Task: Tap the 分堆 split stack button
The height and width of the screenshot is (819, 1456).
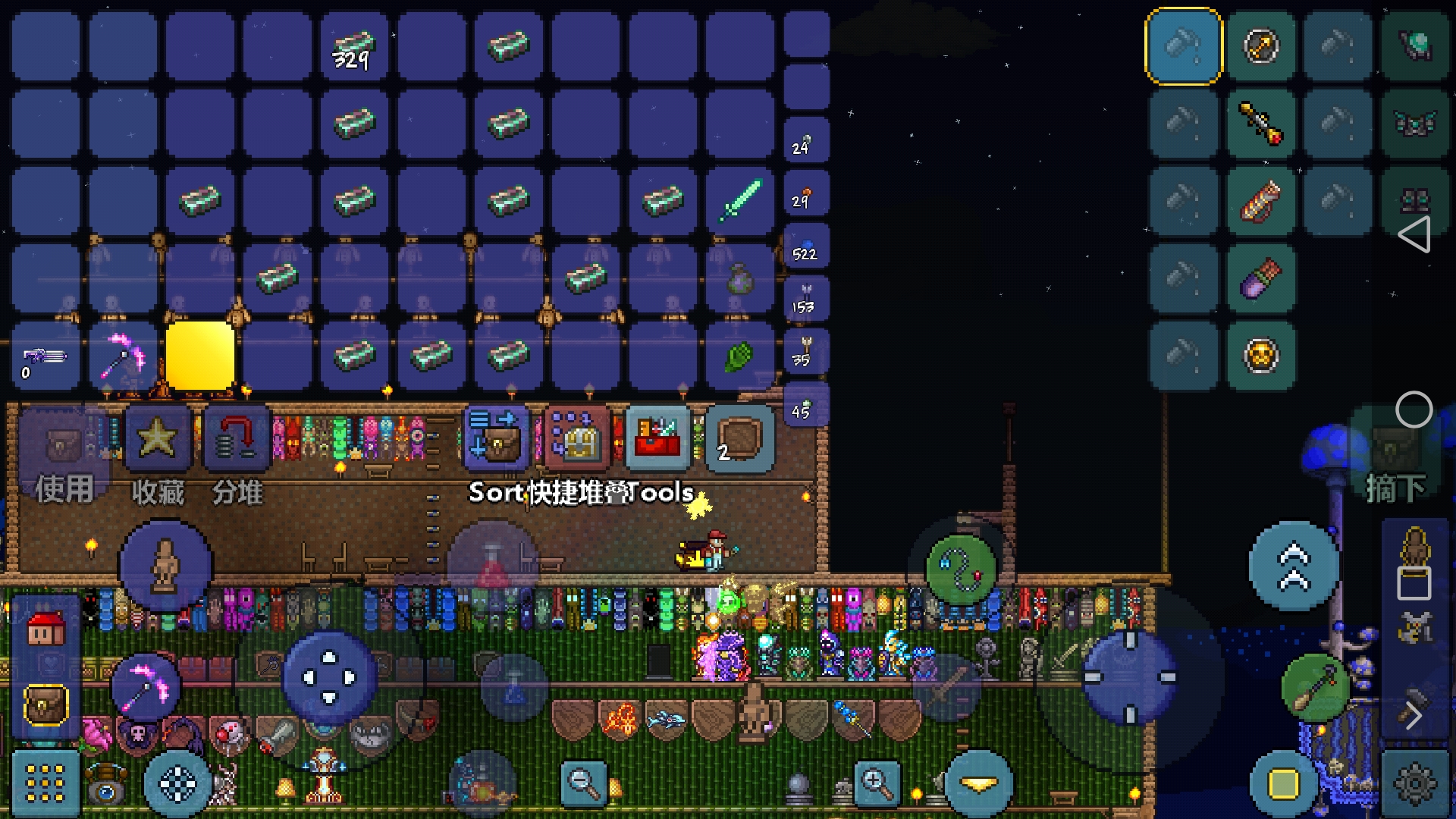Action: pyautogui.click(x=237, y=440)
